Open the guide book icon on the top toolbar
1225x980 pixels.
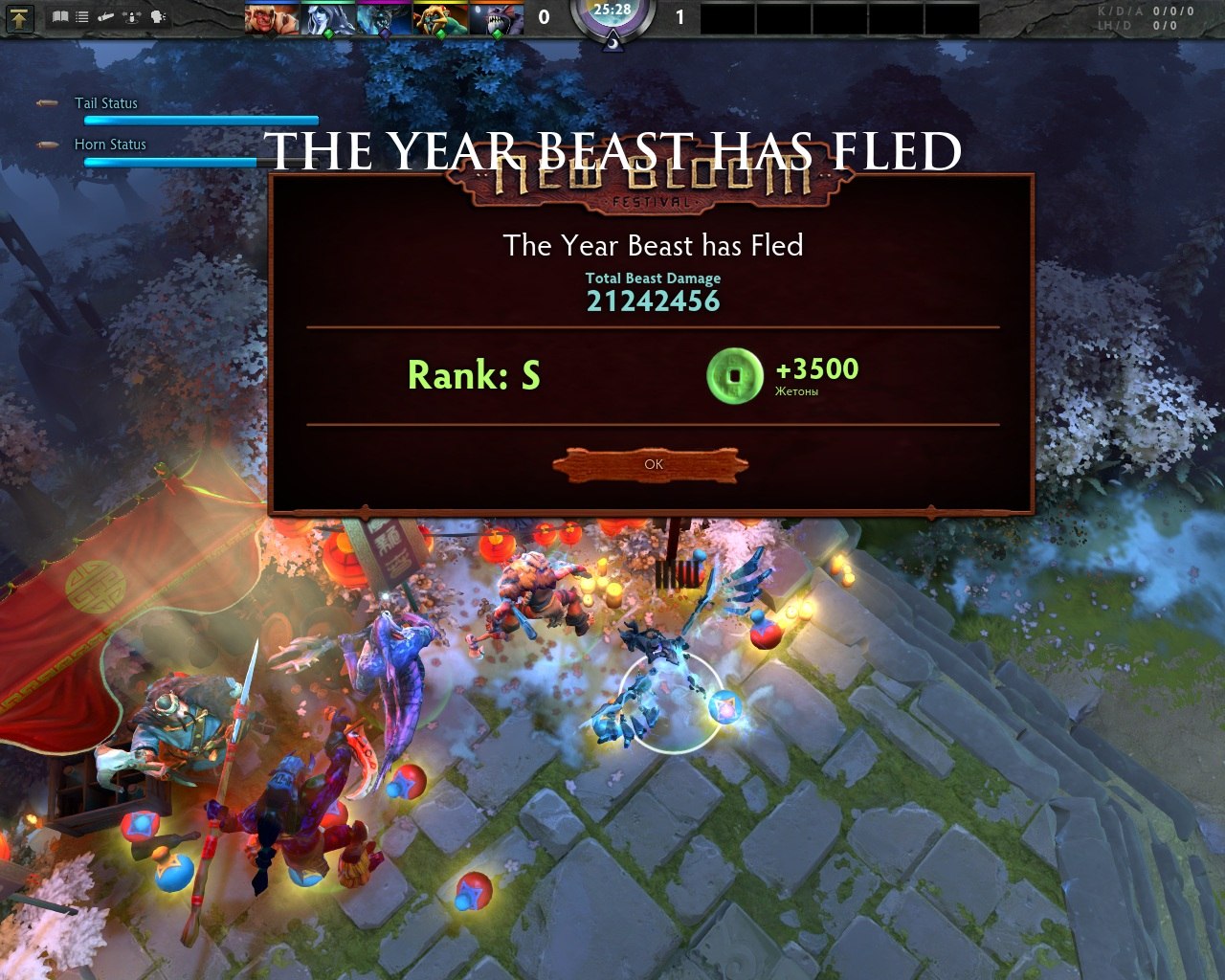click(59, 16)
